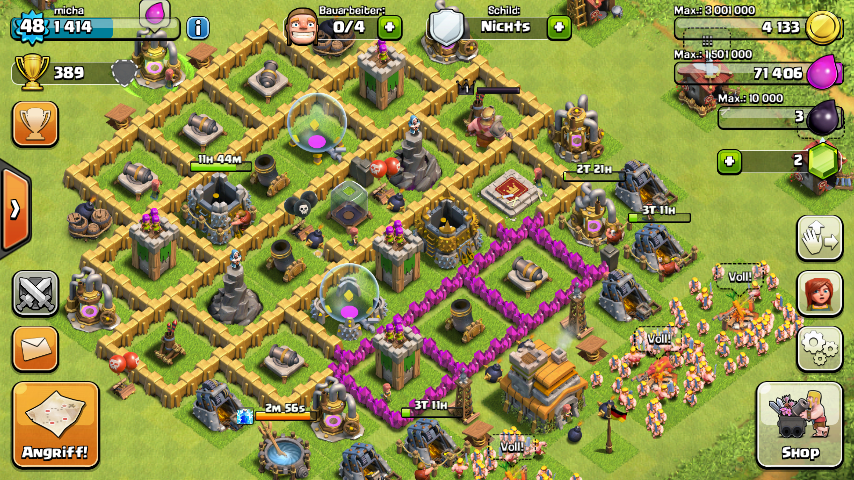Image resolution: width=854 pixels, height=480 pixels.
Task: Select the shield status icon
Action: coord(448,27)
